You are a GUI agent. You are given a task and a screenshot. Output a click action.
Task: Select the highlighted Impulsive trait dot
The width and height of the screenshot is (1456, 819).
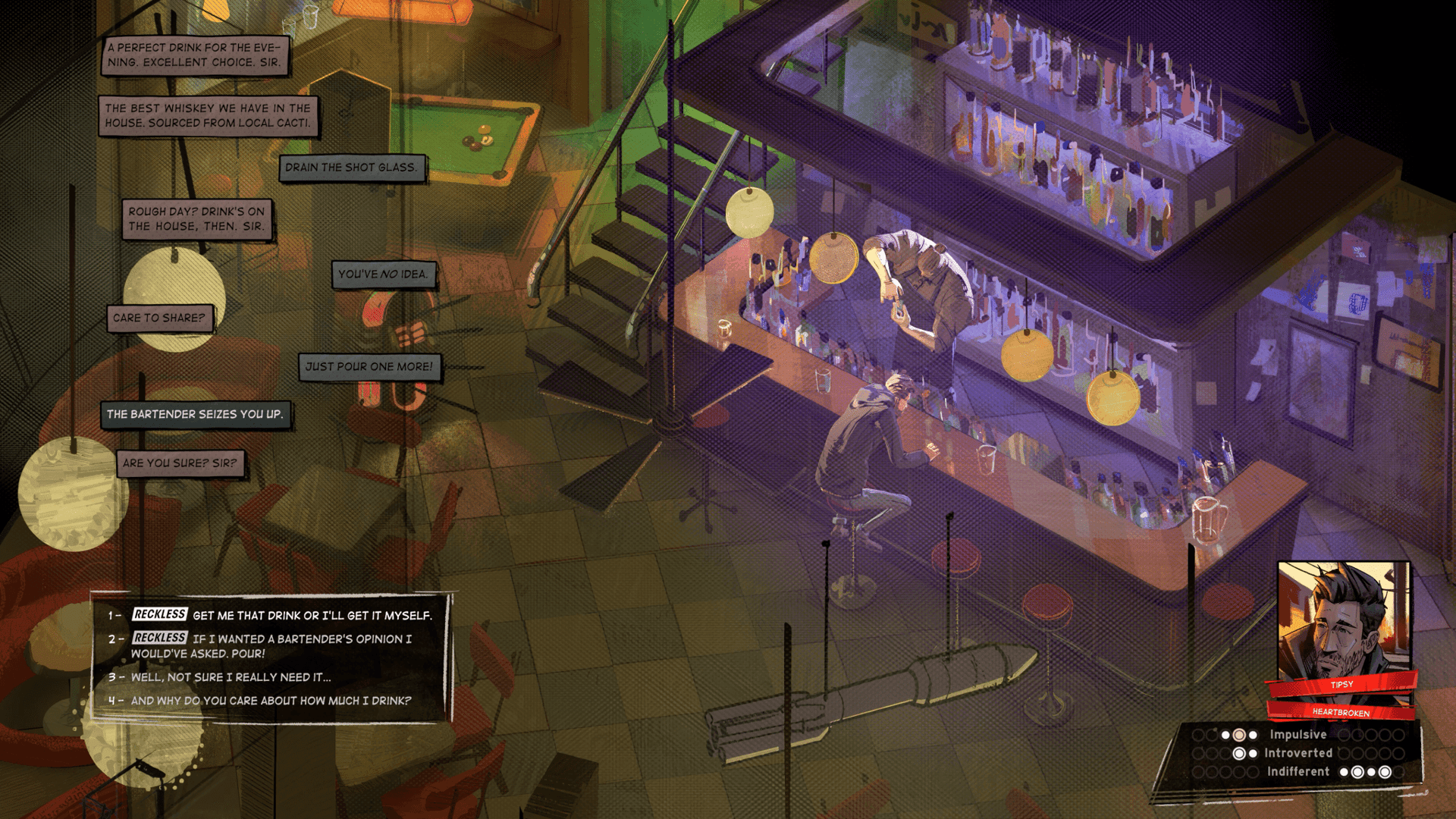[x=1239, y=735]
